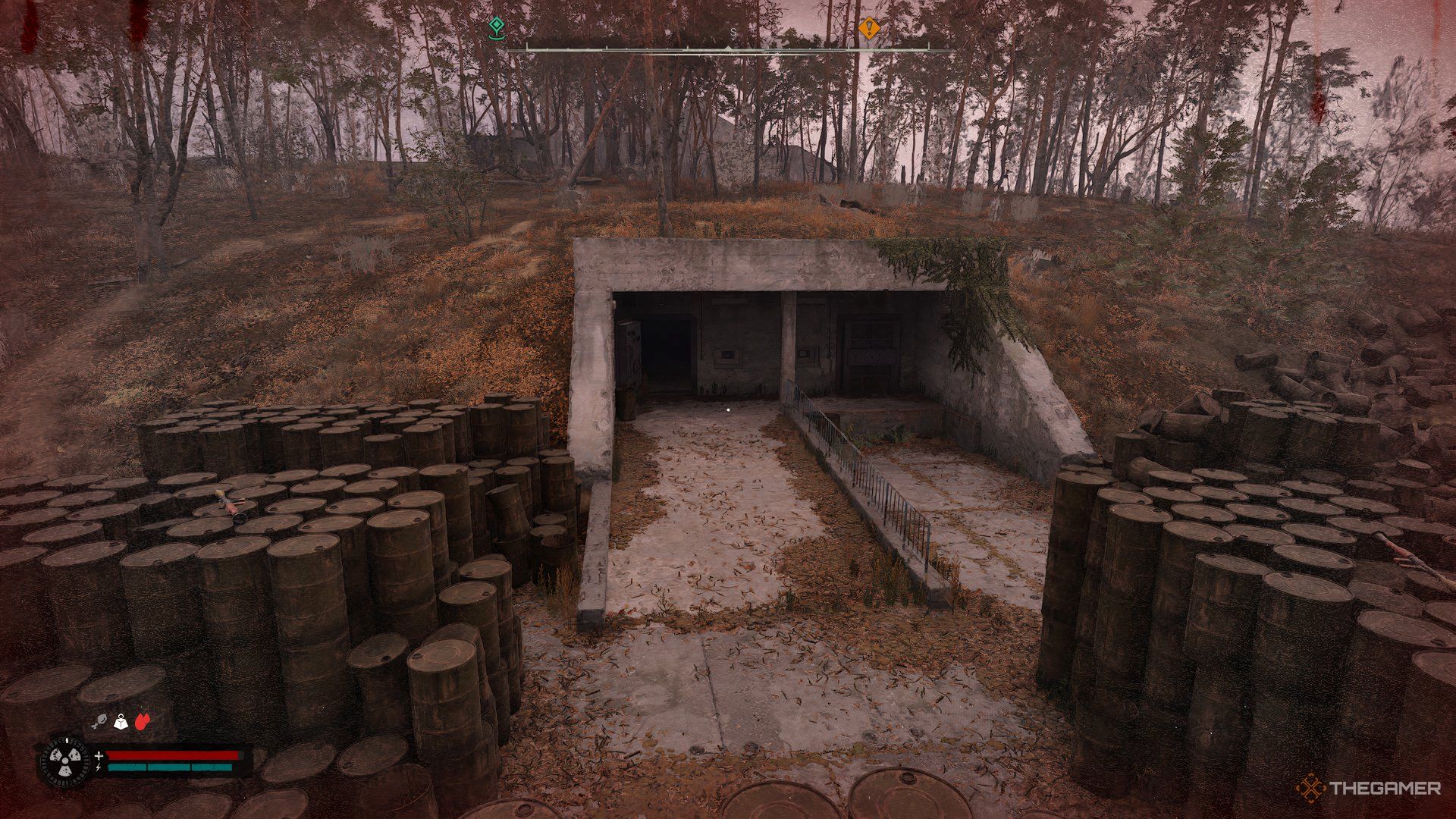Click the yellow exclamation warning marker
The image size is (1456, 819).
click(x=868, y=29)
